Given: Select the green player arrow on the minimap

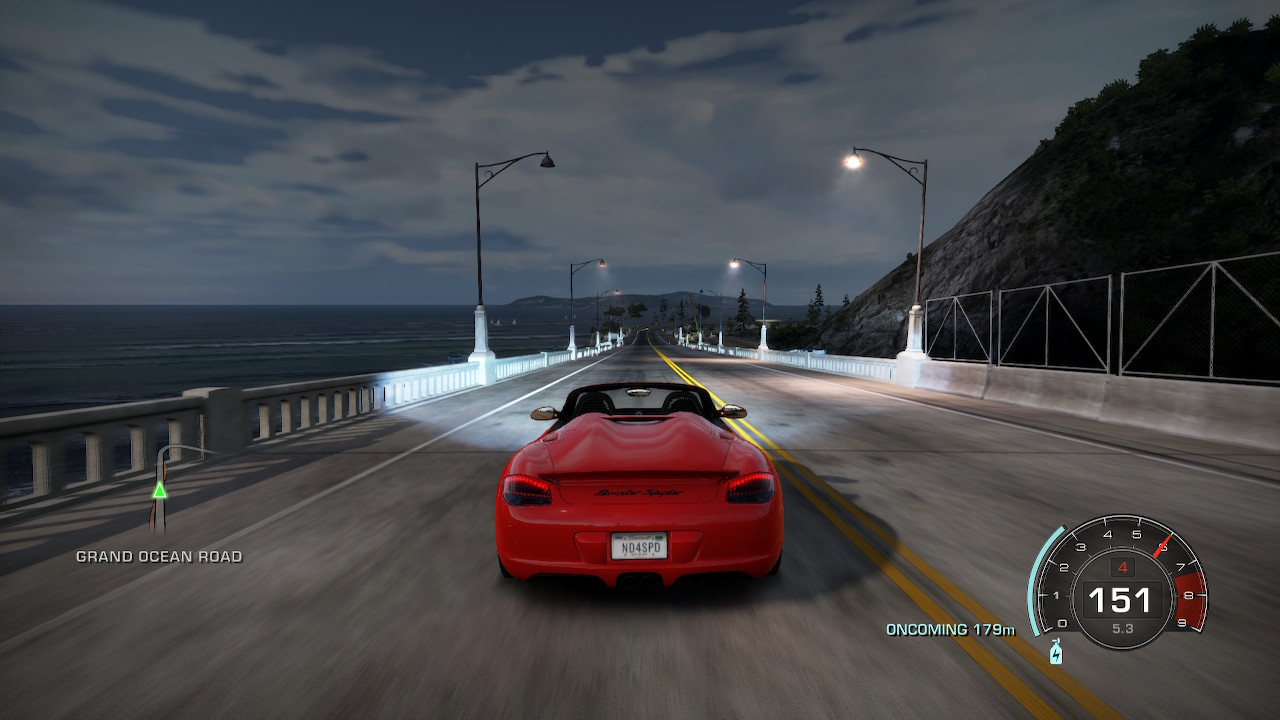Looking at the screenshot, I should (159, 490).
